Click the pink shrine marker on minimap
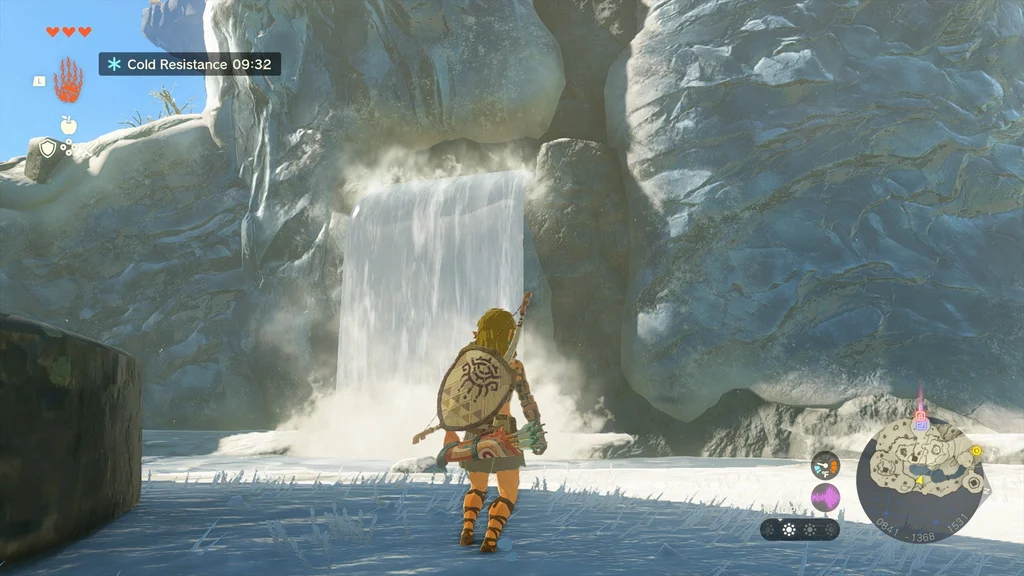1024x576 pixels. (x=920, y=413)
